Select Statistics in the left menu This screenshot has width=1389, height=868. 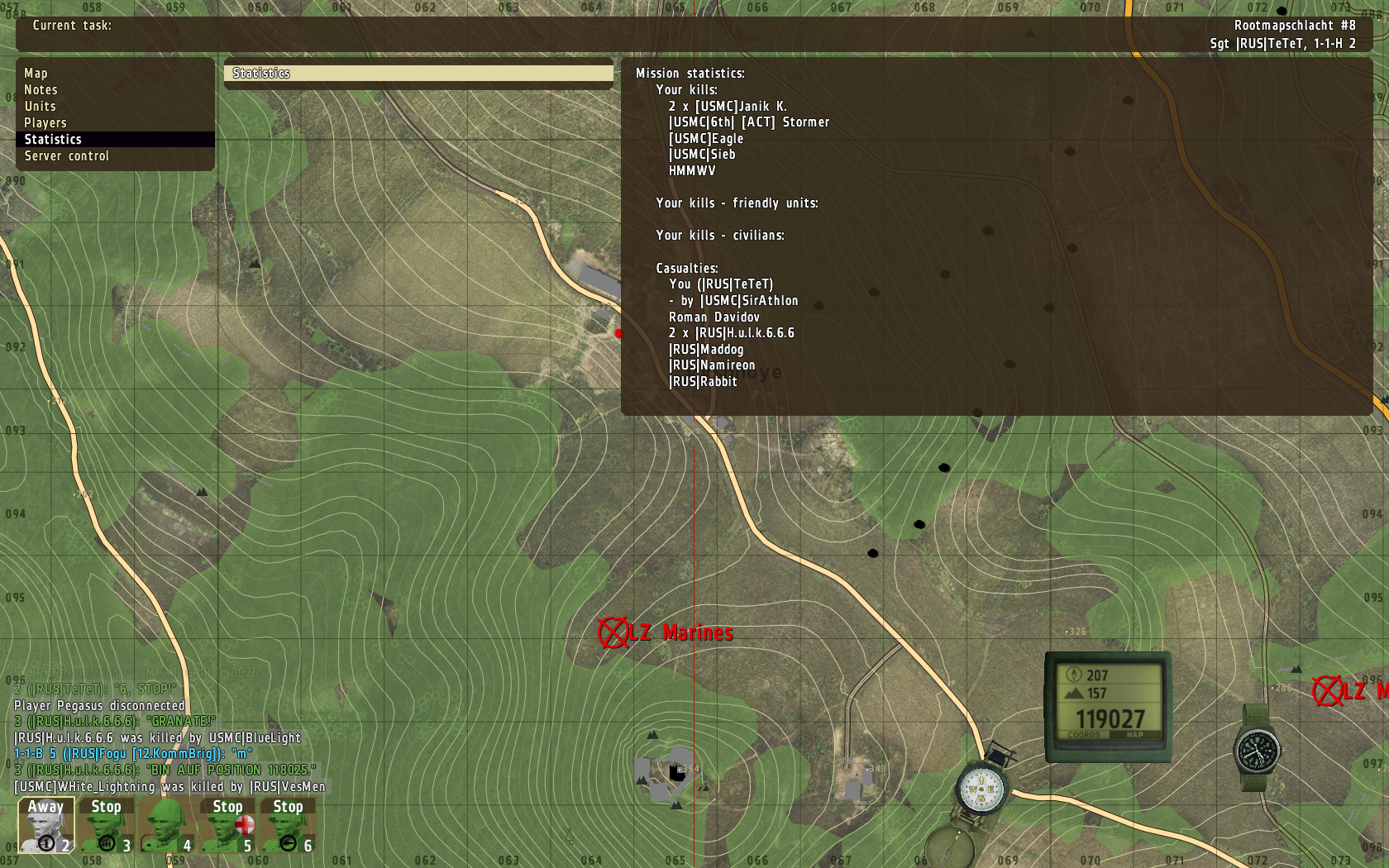[54, 140]
